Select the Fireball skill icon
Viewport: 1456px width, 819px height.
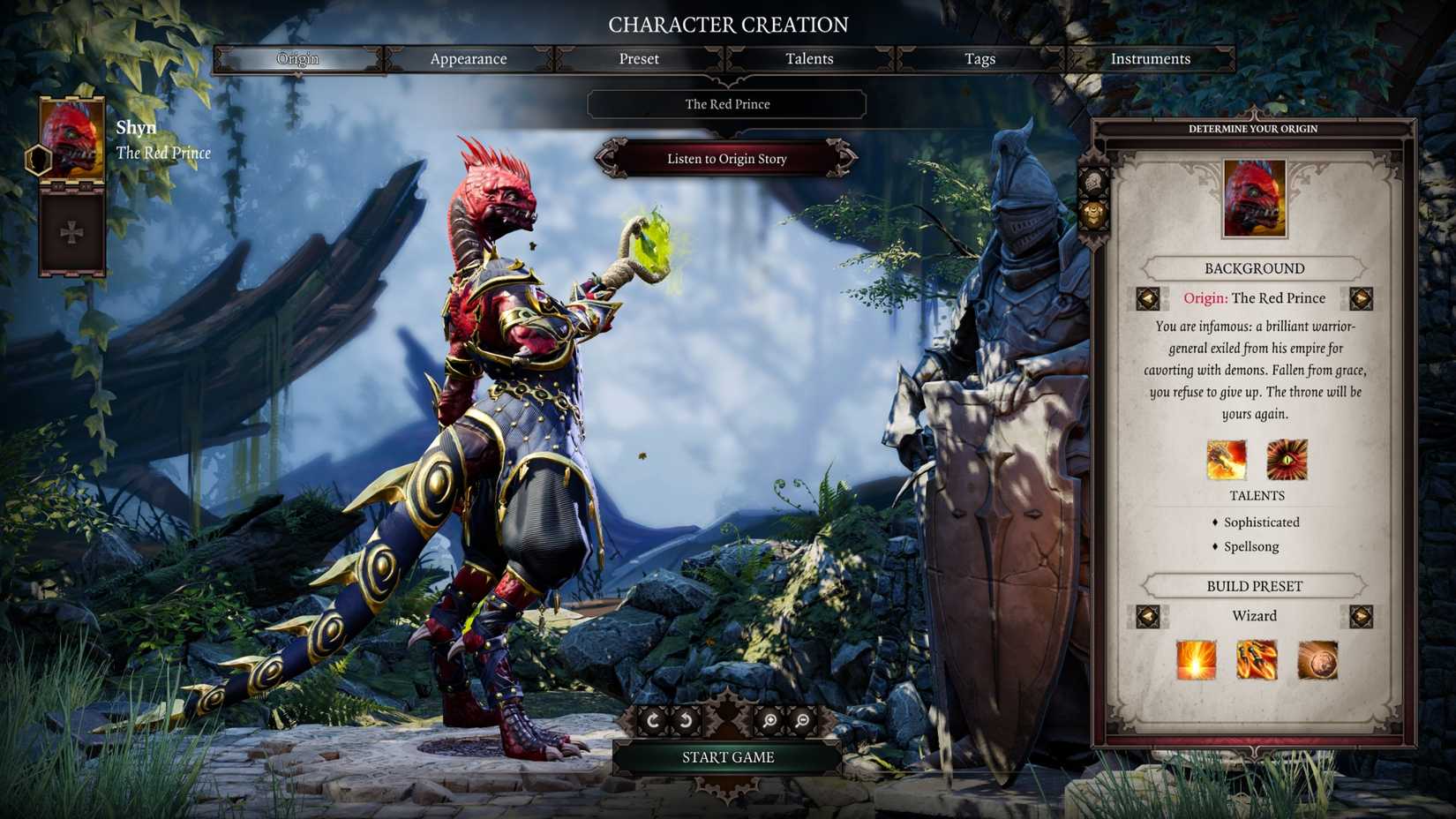point(1197,661)
